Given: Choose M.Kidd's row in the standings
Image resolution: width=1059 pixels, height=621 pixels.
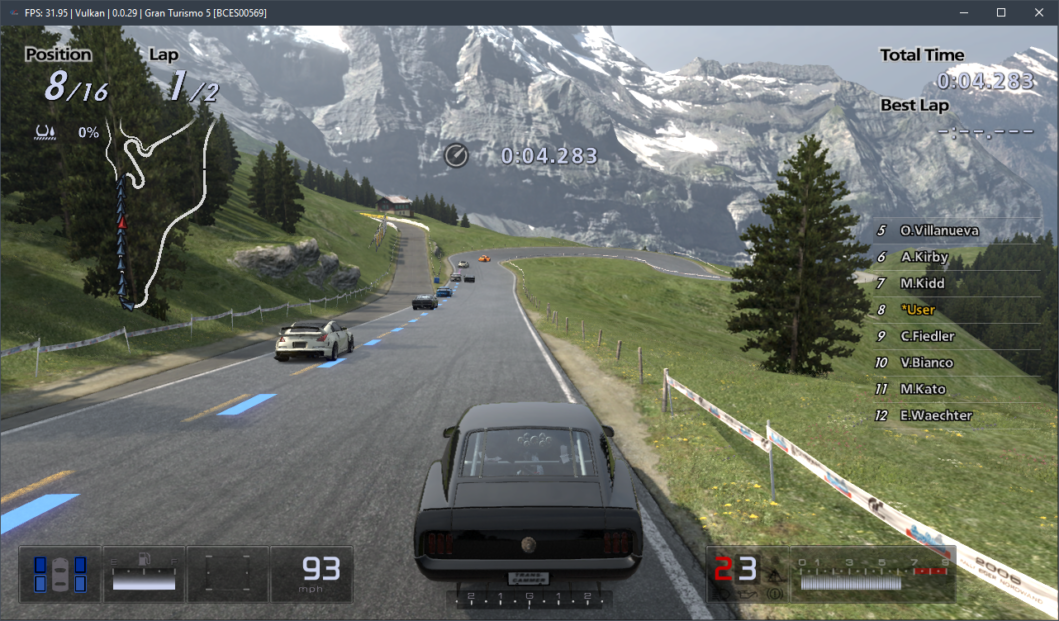Looking at the screenshot, I should point(921,284).
